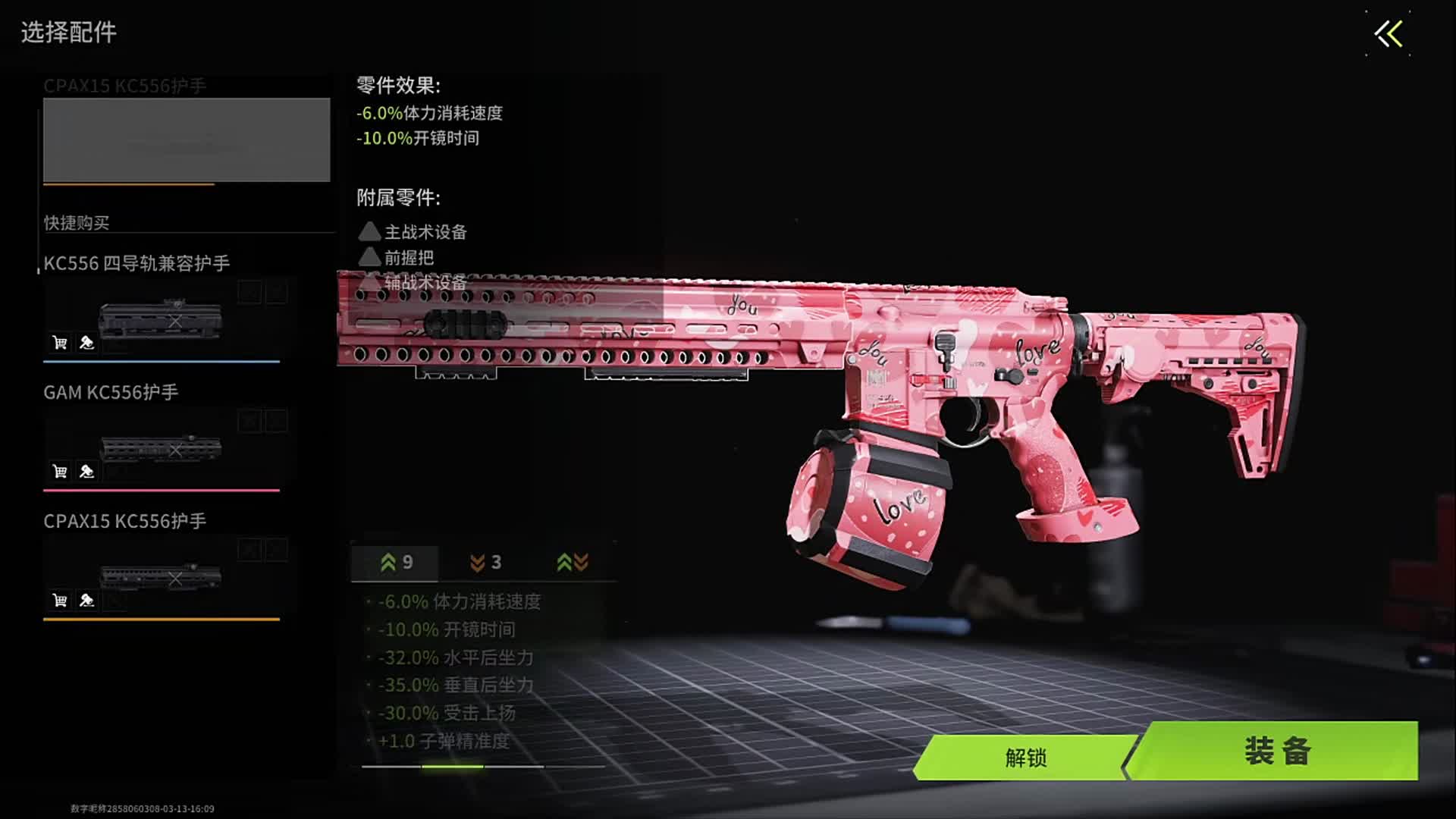
Task: Click the preview image of current handguard
Action: [187, 140]
